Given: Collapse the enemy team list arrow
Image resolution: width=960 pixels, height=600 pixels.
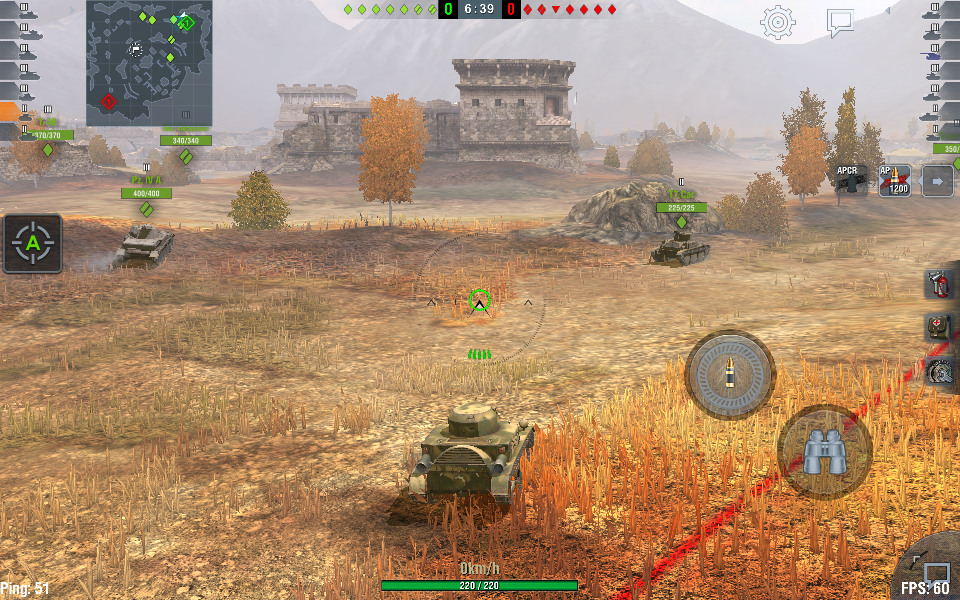Looking at the screenshot, I should pos(888,11).
